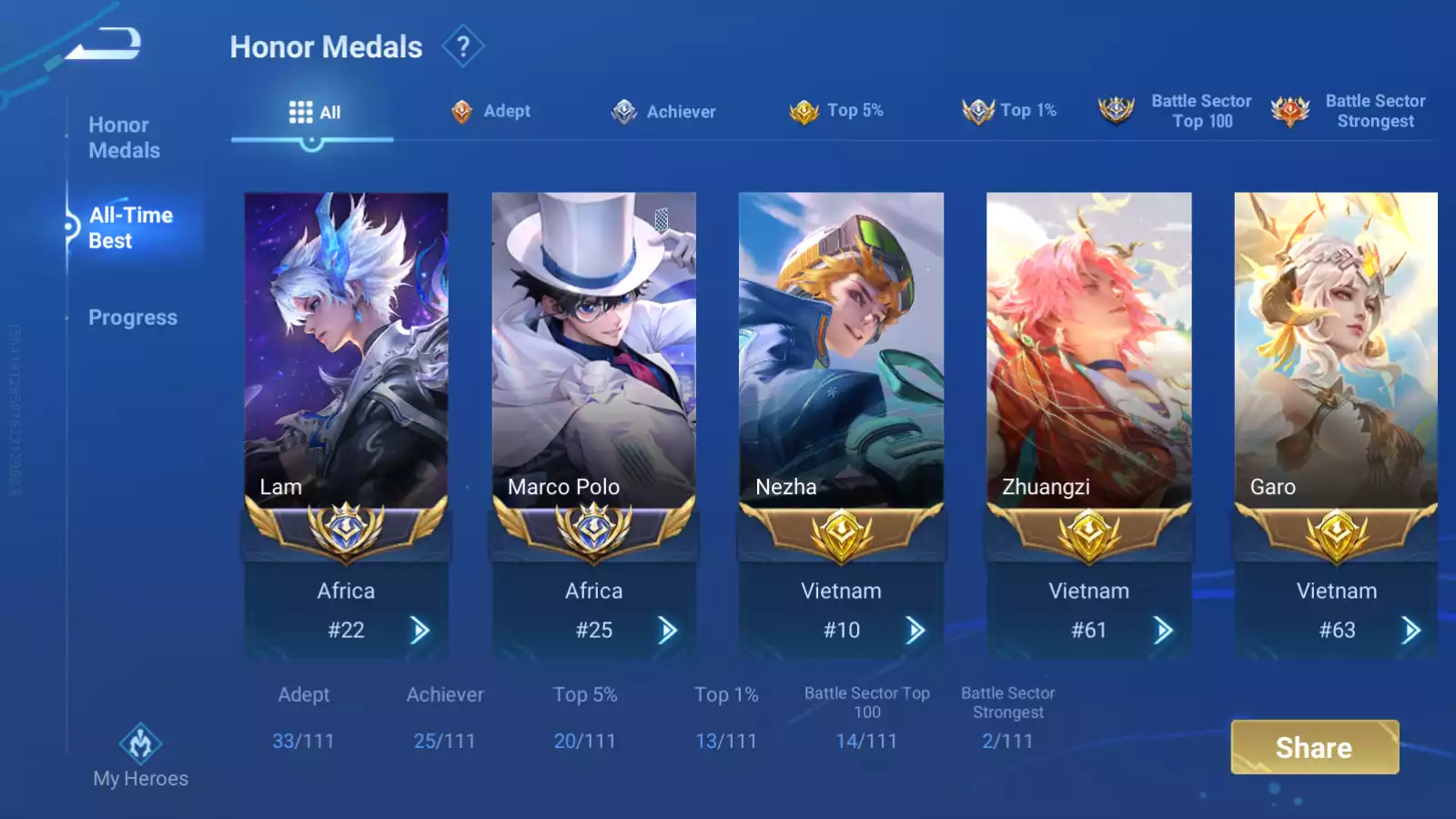Screen dimensions: 1456x819
Task: Filter medals by Top 1%
Action: 1009,111
